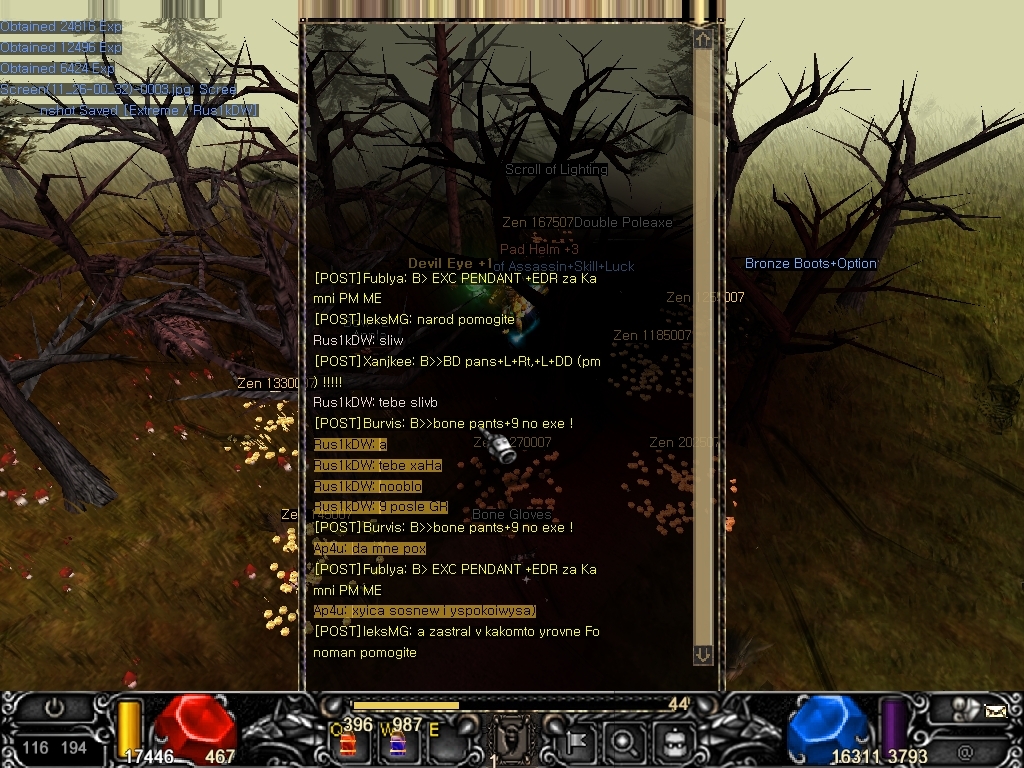Click the @ button on the HUD
This screenshot has width=1024, height=768.
965,750
